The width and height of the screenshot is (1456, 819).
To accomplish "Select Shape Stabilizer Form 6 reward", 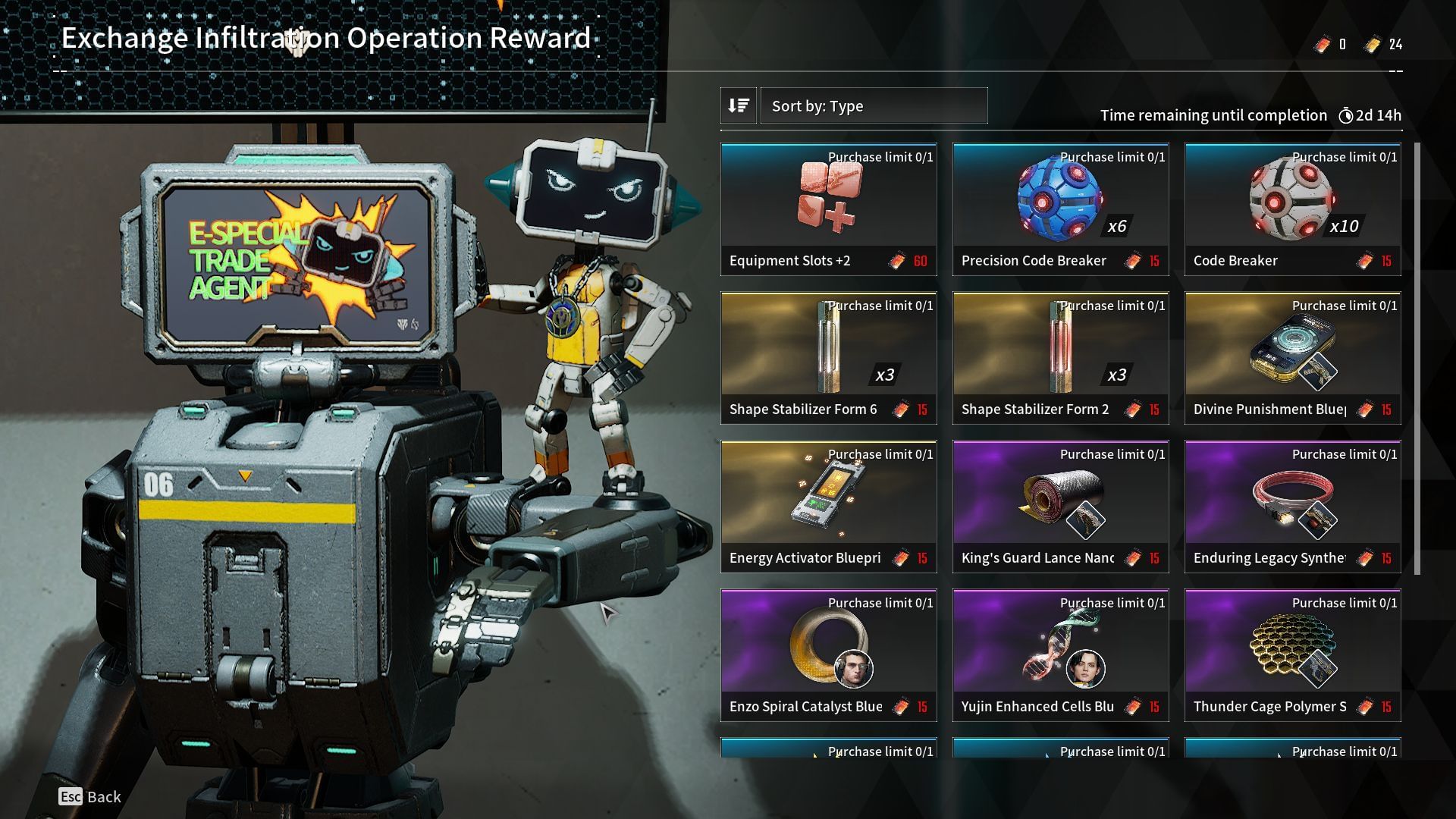I will pos(829,358).
